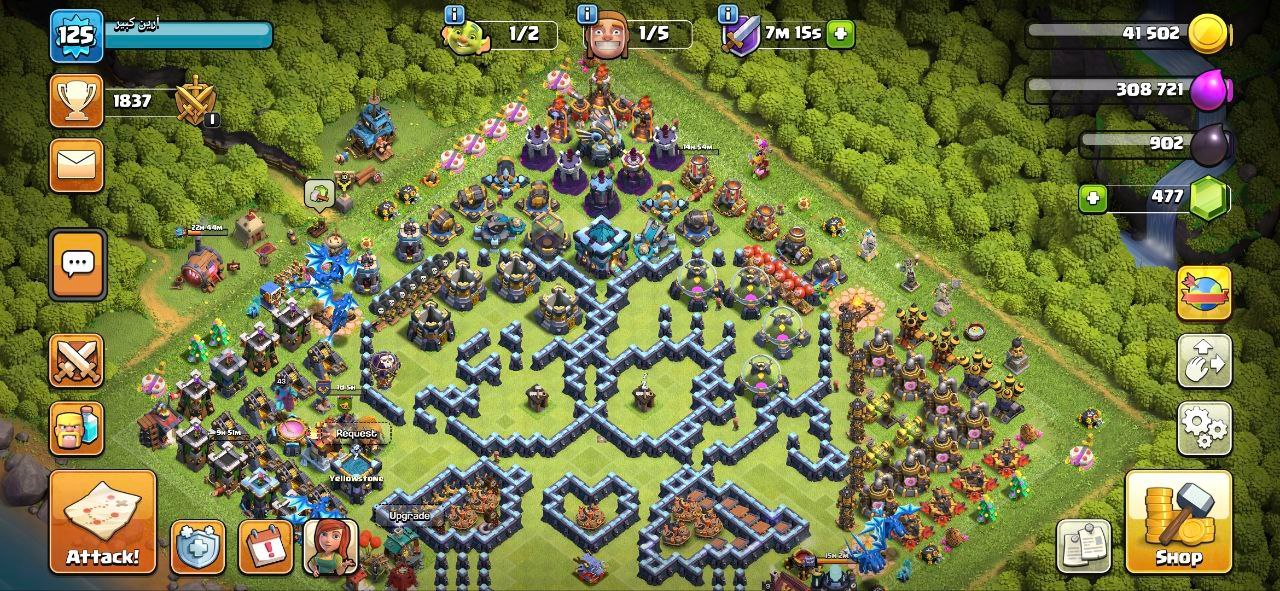Check the mail inbox envelope
Screen dimensions: 1280x591
(x=76, y=165)
